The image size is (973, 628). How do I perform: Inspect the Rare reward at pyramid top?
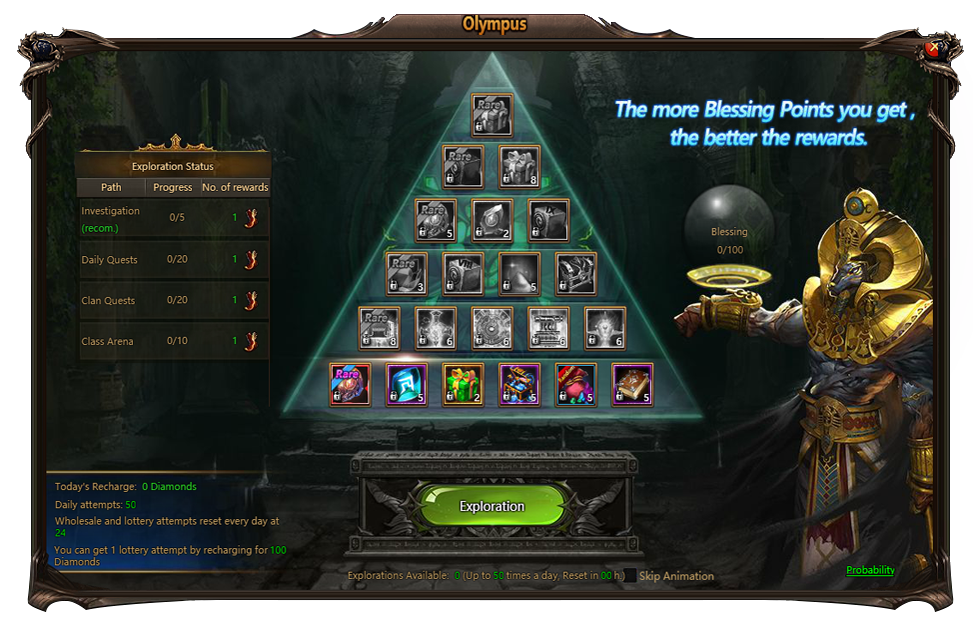pyautogui.click(x=492, y=115)
